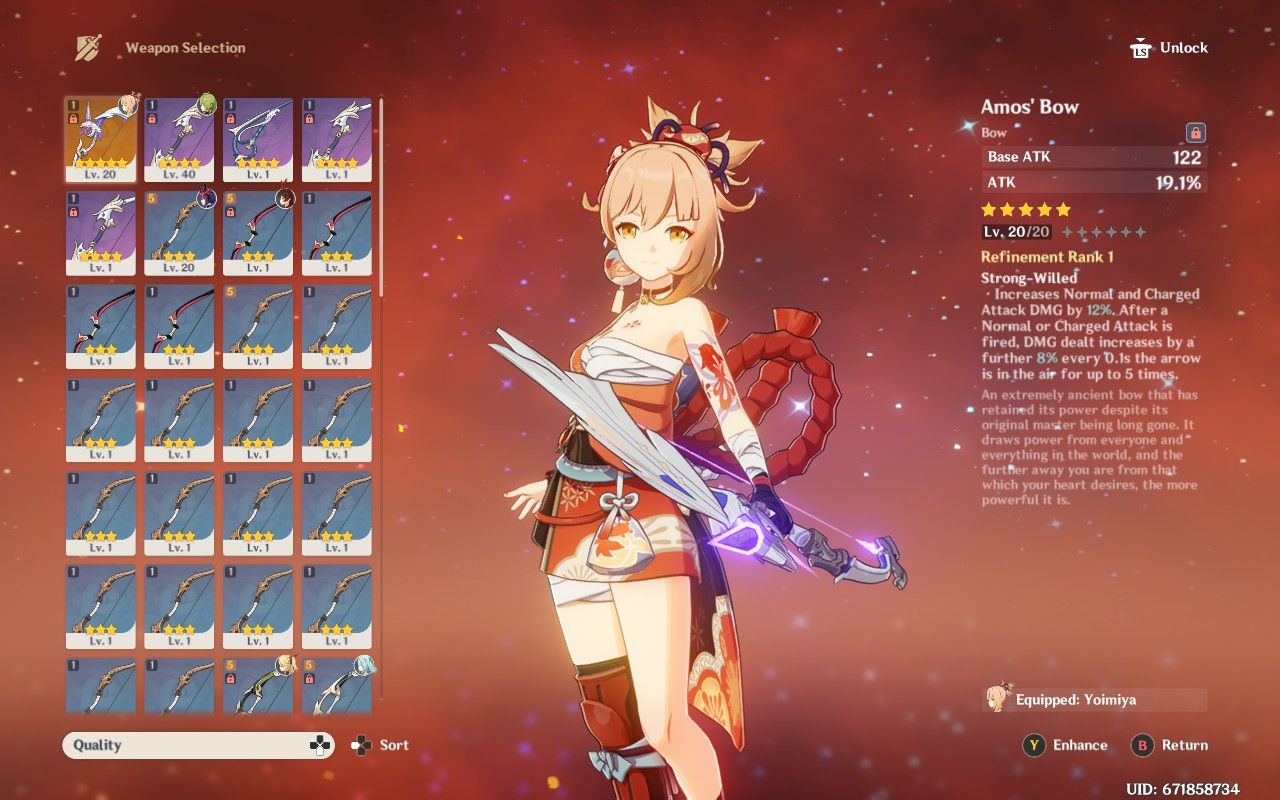
Task: Pick the Lv. 20 three-star bow
Action: click(x=179, y=233)
